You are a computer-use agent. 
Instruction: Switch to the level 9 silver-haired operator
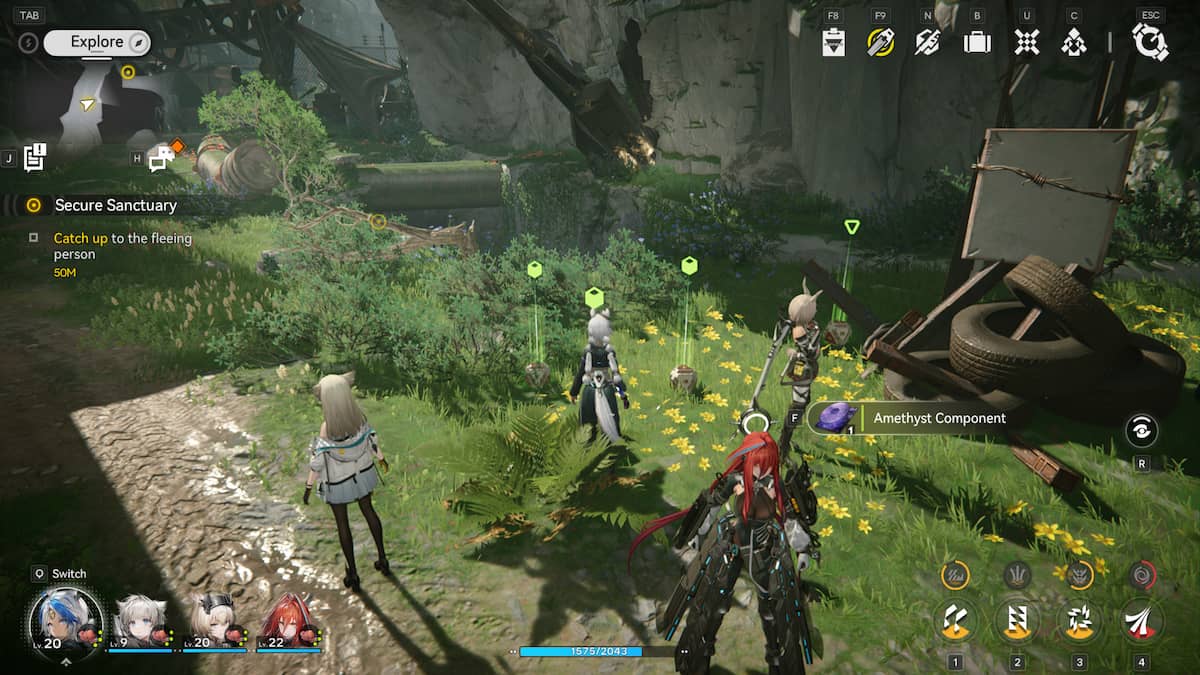click(142, 622)
